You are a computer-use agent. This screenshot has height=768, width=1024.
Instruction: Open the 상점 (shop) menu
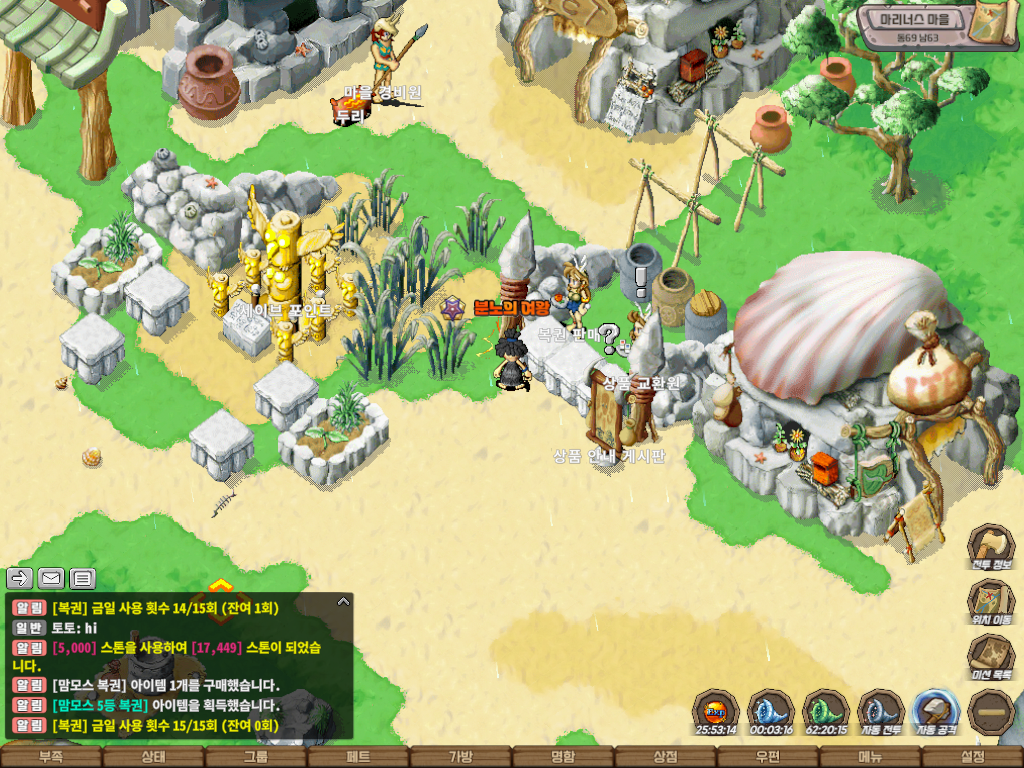666,757
